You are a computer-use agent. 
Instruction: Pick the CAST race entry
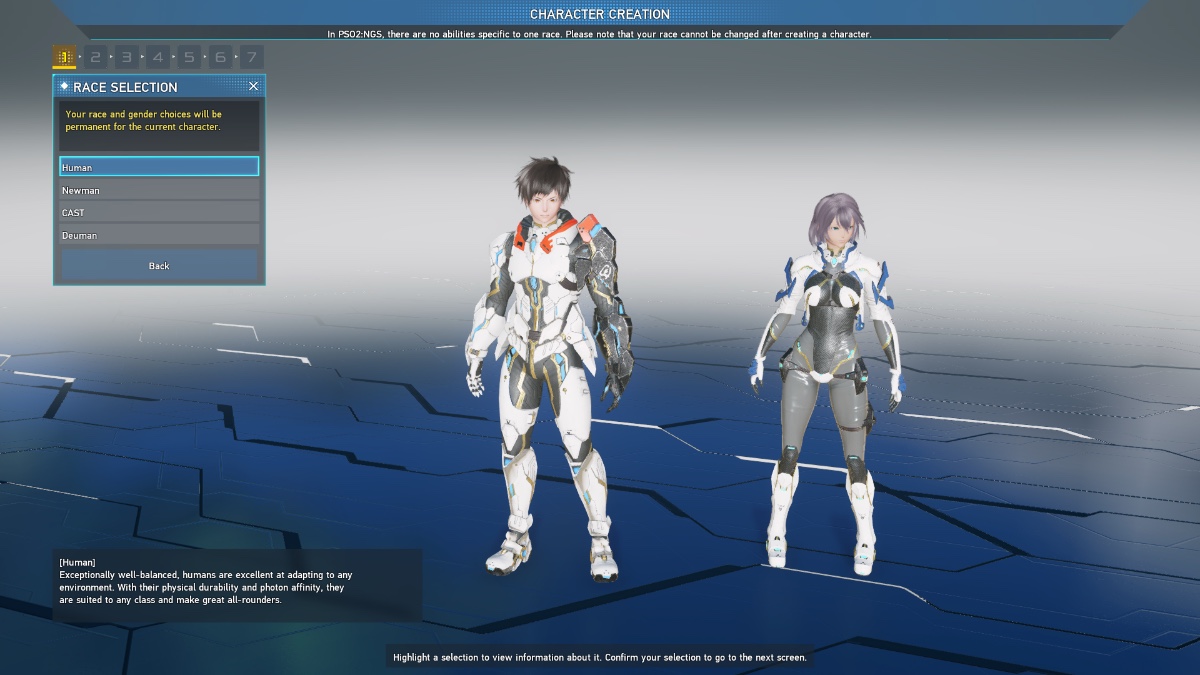click(159, 212)
